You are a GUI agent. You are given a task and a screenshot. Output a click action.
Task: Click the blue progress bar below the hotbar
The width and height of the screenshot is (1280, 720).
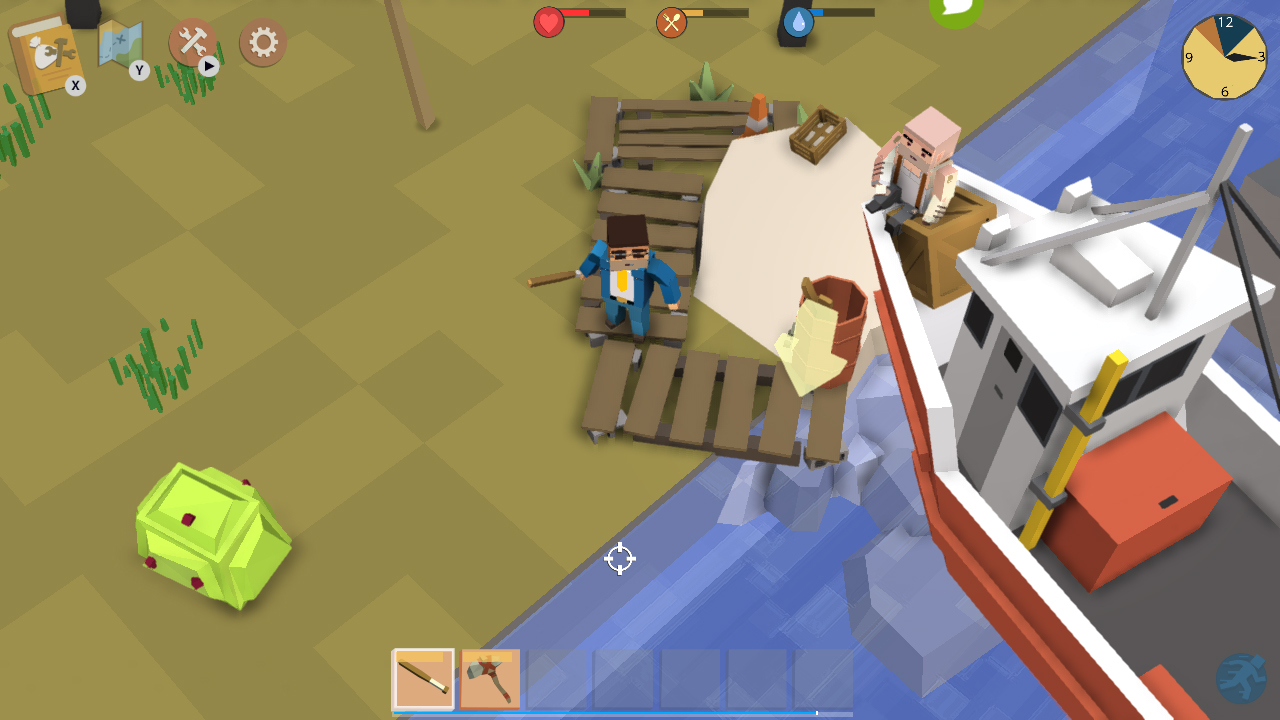click(x=620, y=711)
